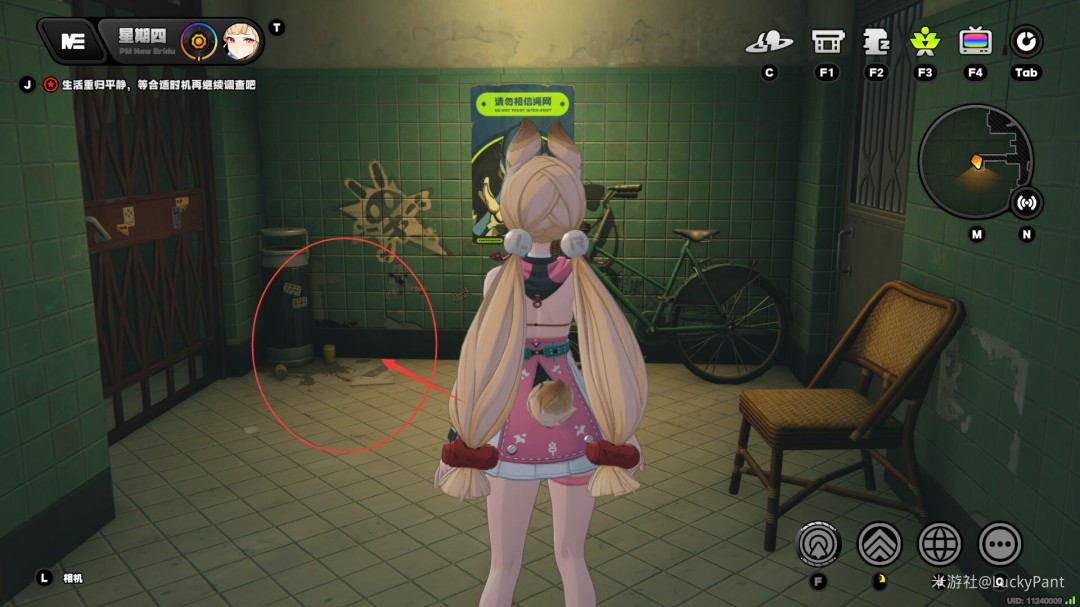Open the circular minimap
Image resolution: width=1080 pixels, height=607 pixels.
click(975, 161)
